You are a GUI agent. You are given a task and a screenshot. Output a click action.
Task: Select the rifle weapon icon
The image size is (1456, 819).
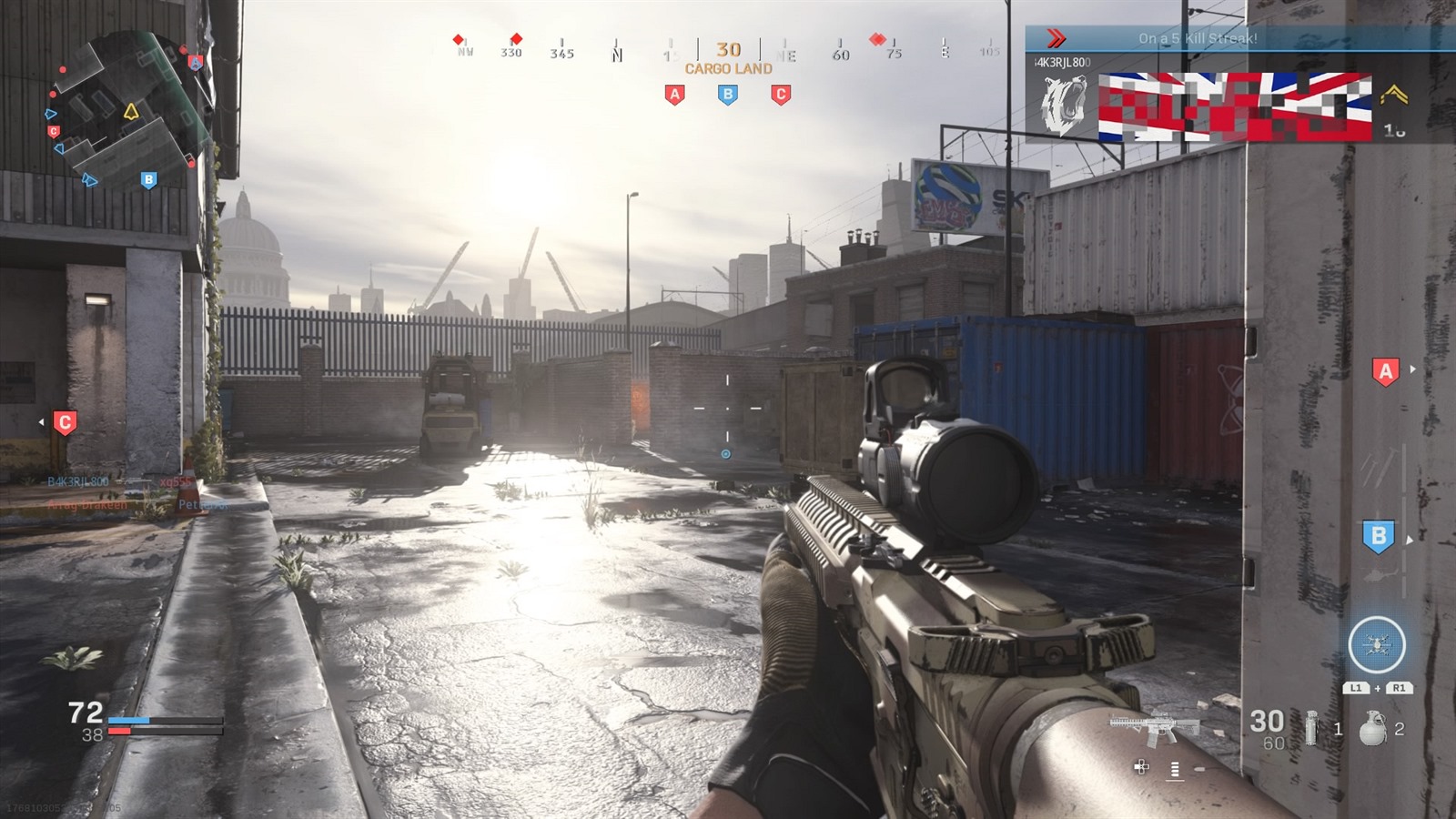[x=1153, y=726]
